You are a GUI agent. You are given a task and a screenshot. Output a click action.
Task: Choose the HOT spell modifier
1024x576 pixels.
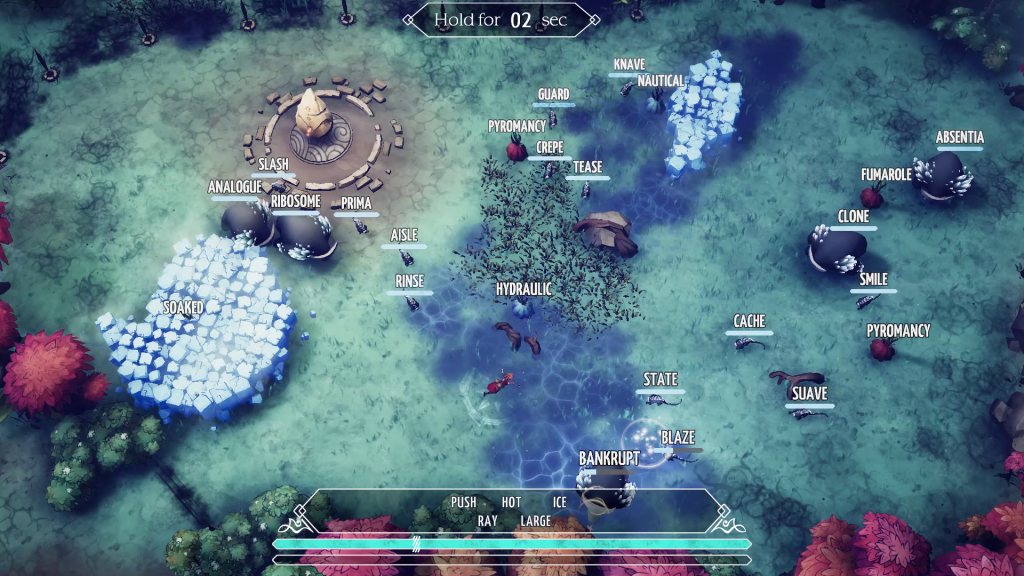511,502
